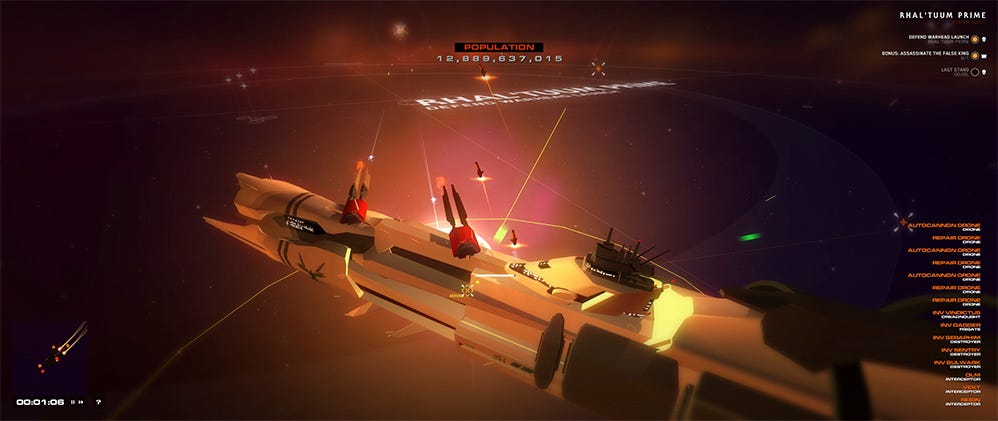The width and height of the screenshot is (998, 421).
Task: Open the question mark help
Action: [x=98, y=402]
